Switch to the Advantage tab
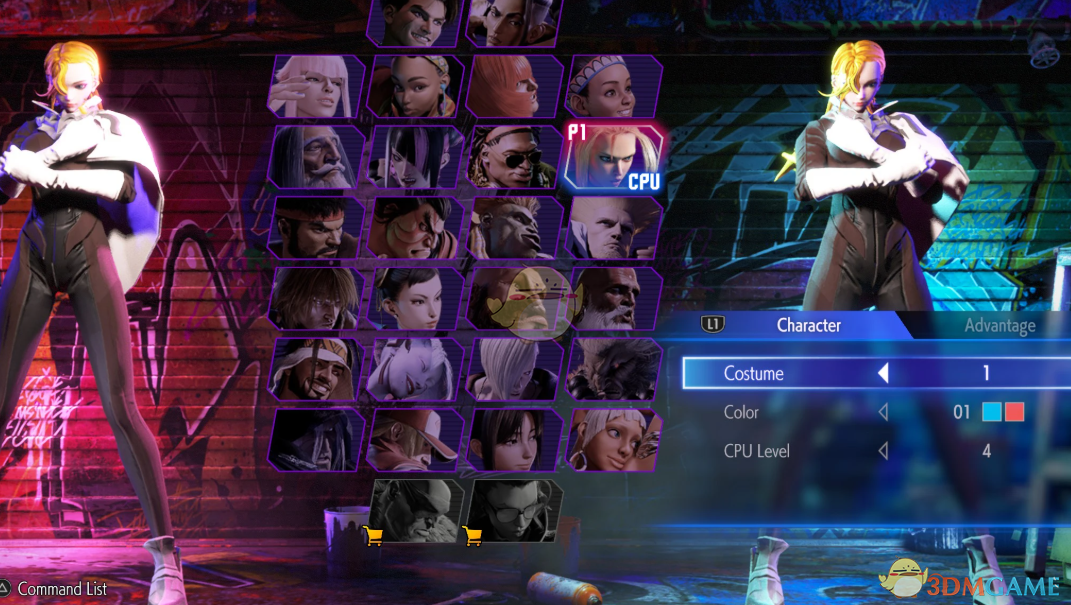The height and width of the screenshot is (605, 1071). tap(999, 325)
